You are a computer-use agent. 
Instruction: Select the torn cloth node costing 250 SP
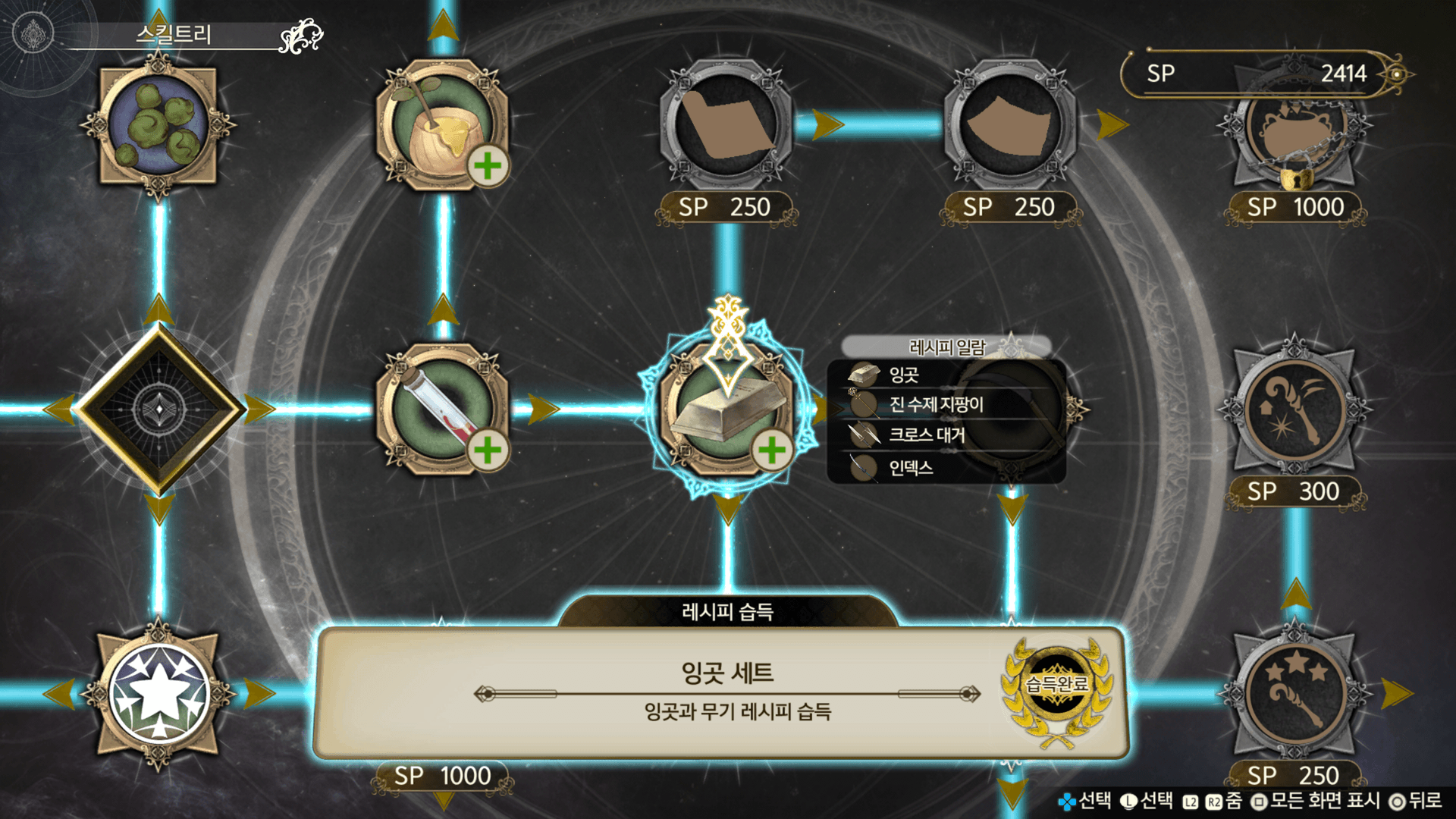1010,125
